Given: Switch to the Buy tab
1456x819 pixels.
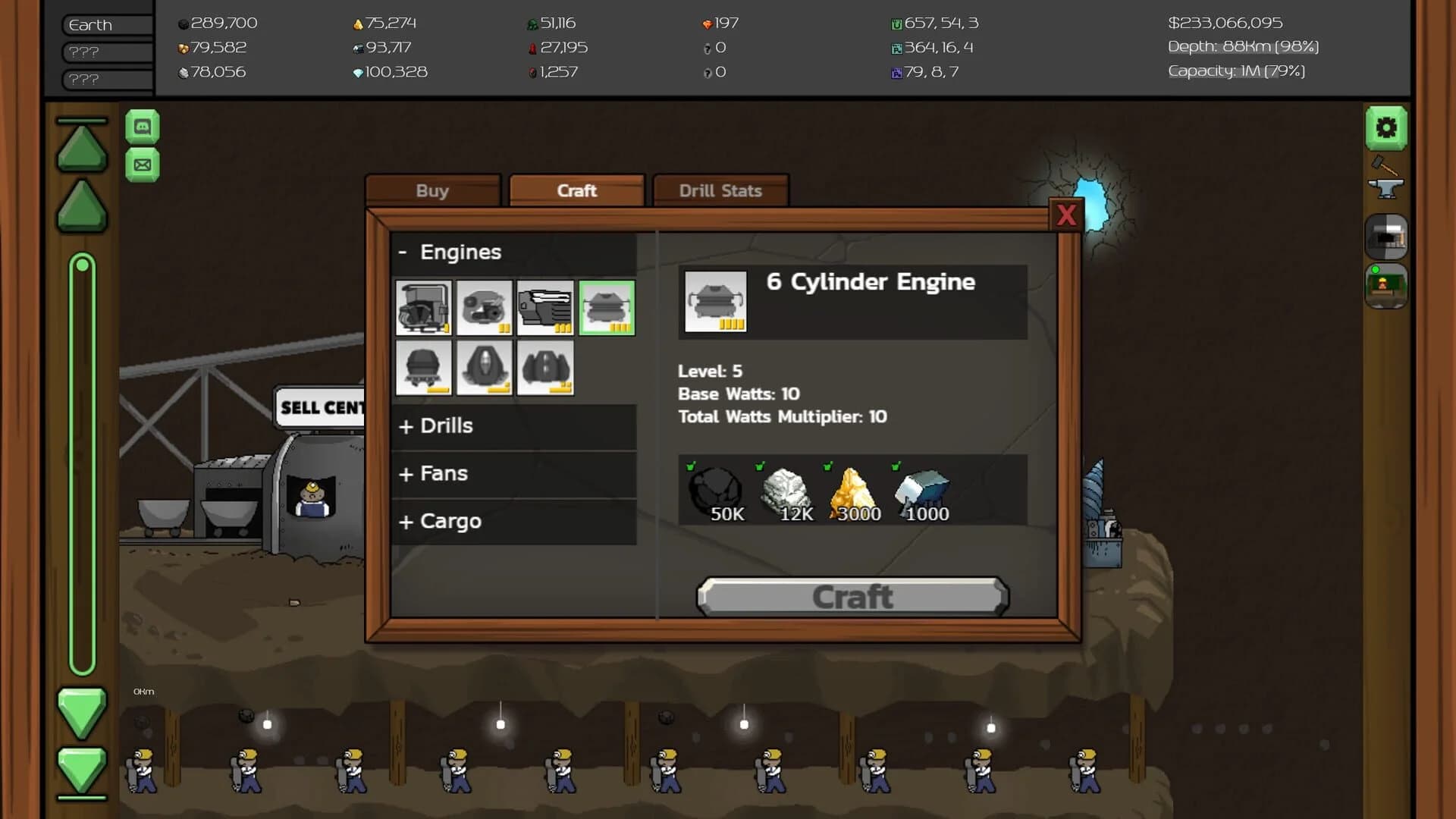Looking at the screenshot, I should pyautogui.click(x=432, y=190).
